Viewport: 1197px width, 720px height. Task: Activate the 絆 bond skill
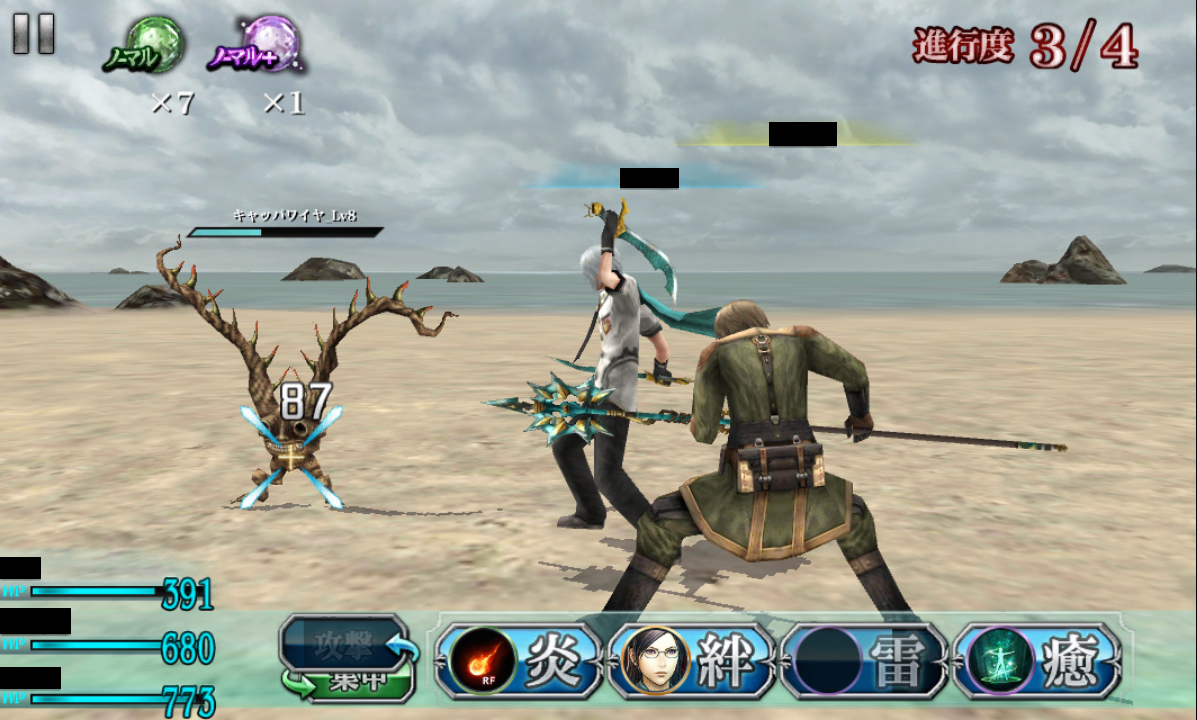(x=691, y=661)
